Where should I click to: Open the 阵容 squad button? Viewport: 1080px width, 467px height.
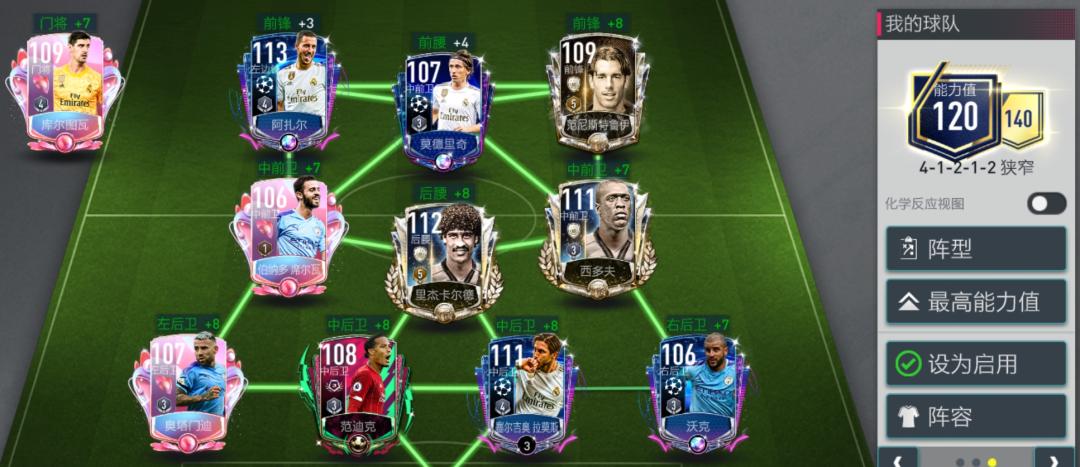(x=975, y=415)
